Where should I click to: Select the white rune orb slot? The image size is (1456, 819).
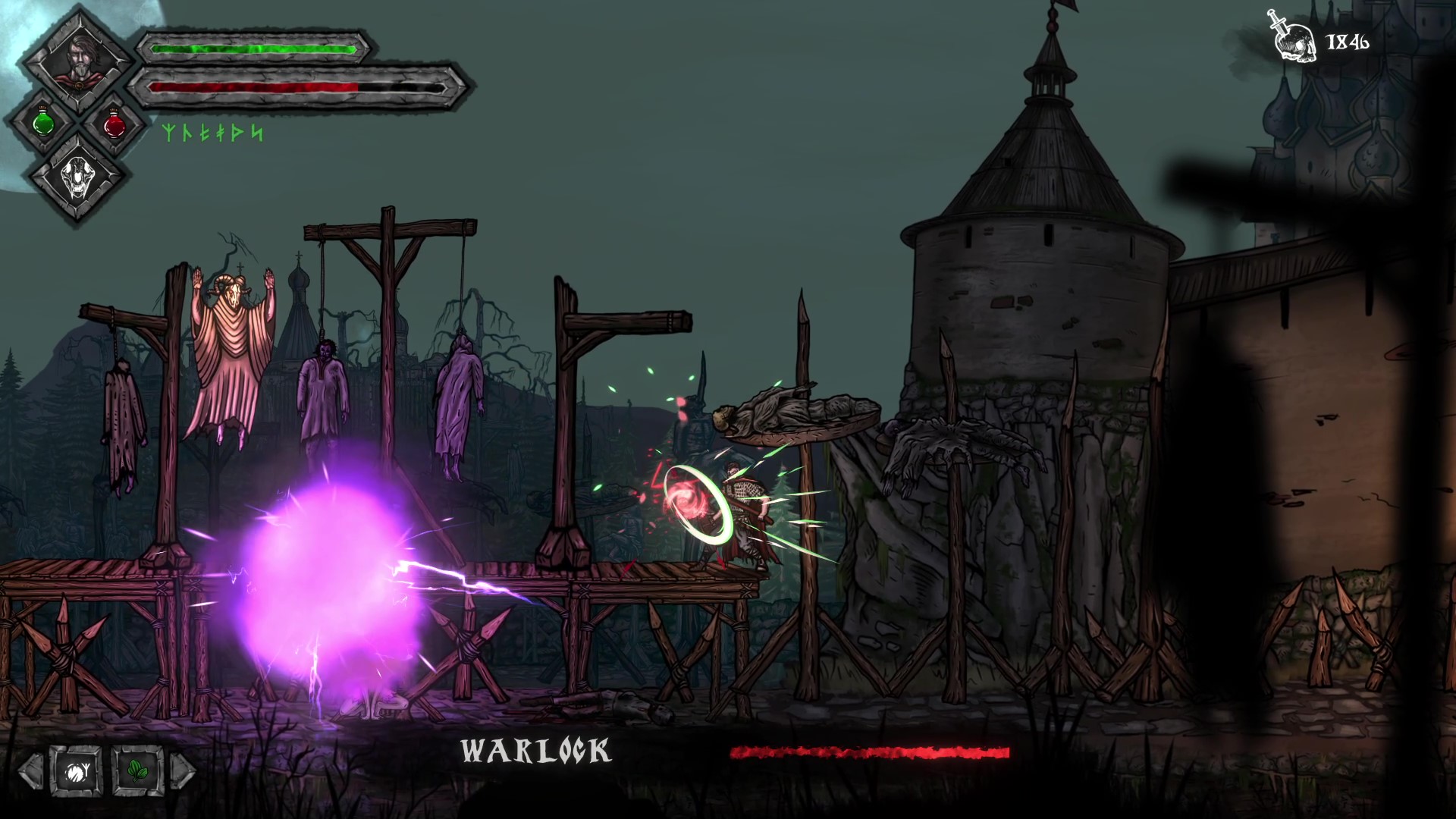(77, 771)
